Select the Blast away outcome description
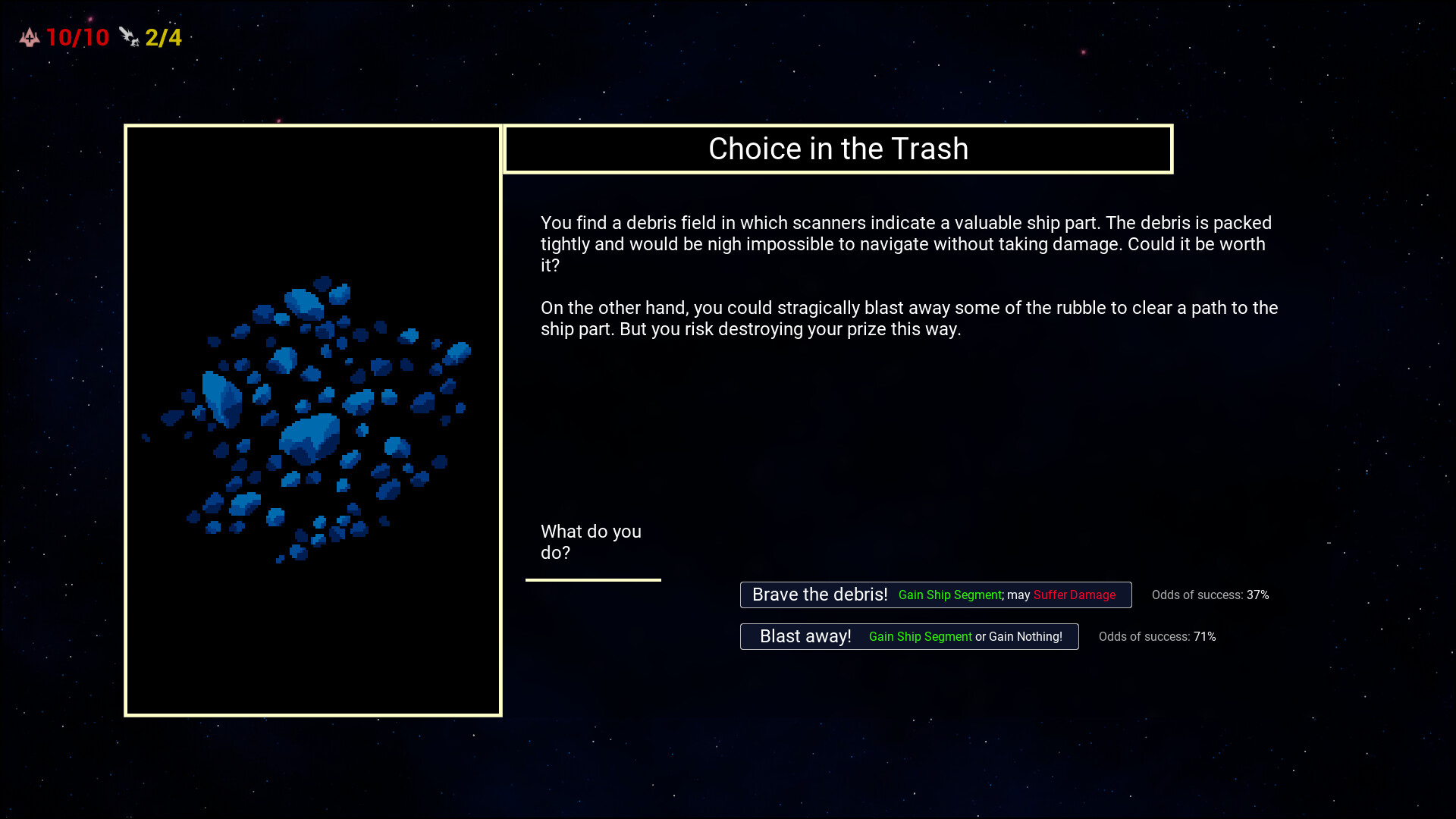 965,637
